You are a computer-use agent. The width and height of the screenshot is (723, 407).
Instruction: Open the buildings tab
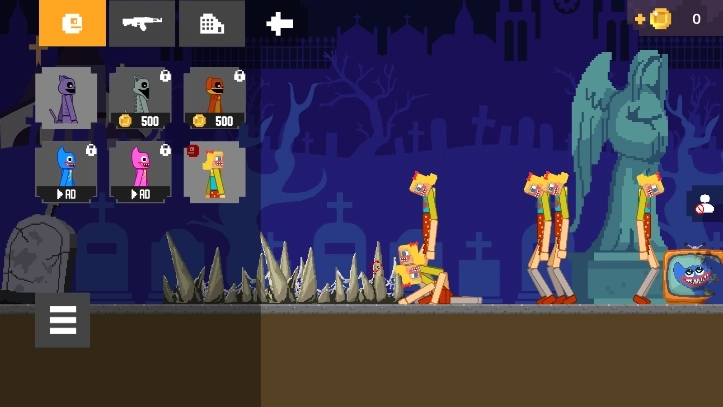point(212,23)
